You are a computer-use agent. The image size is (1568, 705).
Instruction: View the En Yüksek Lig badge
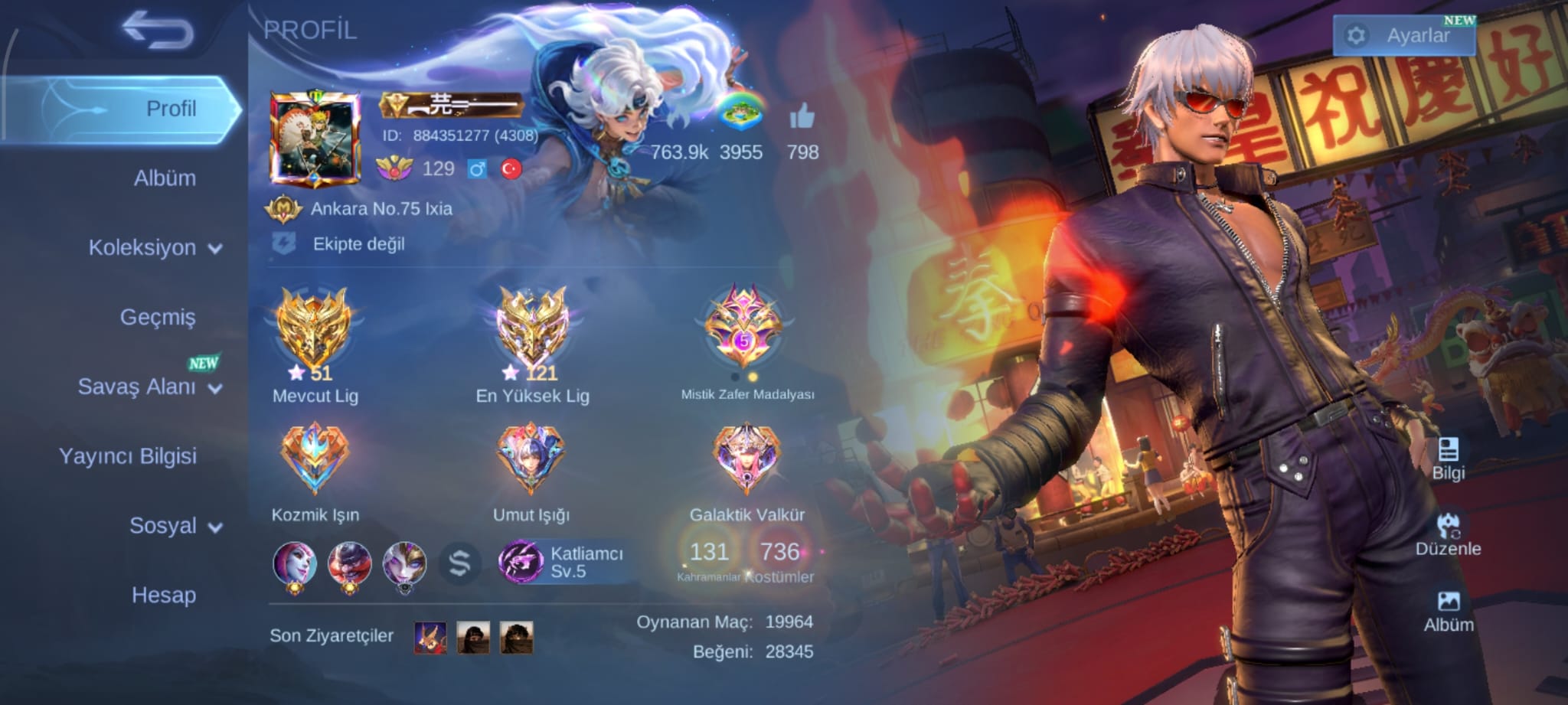click(x=532, y=329)
